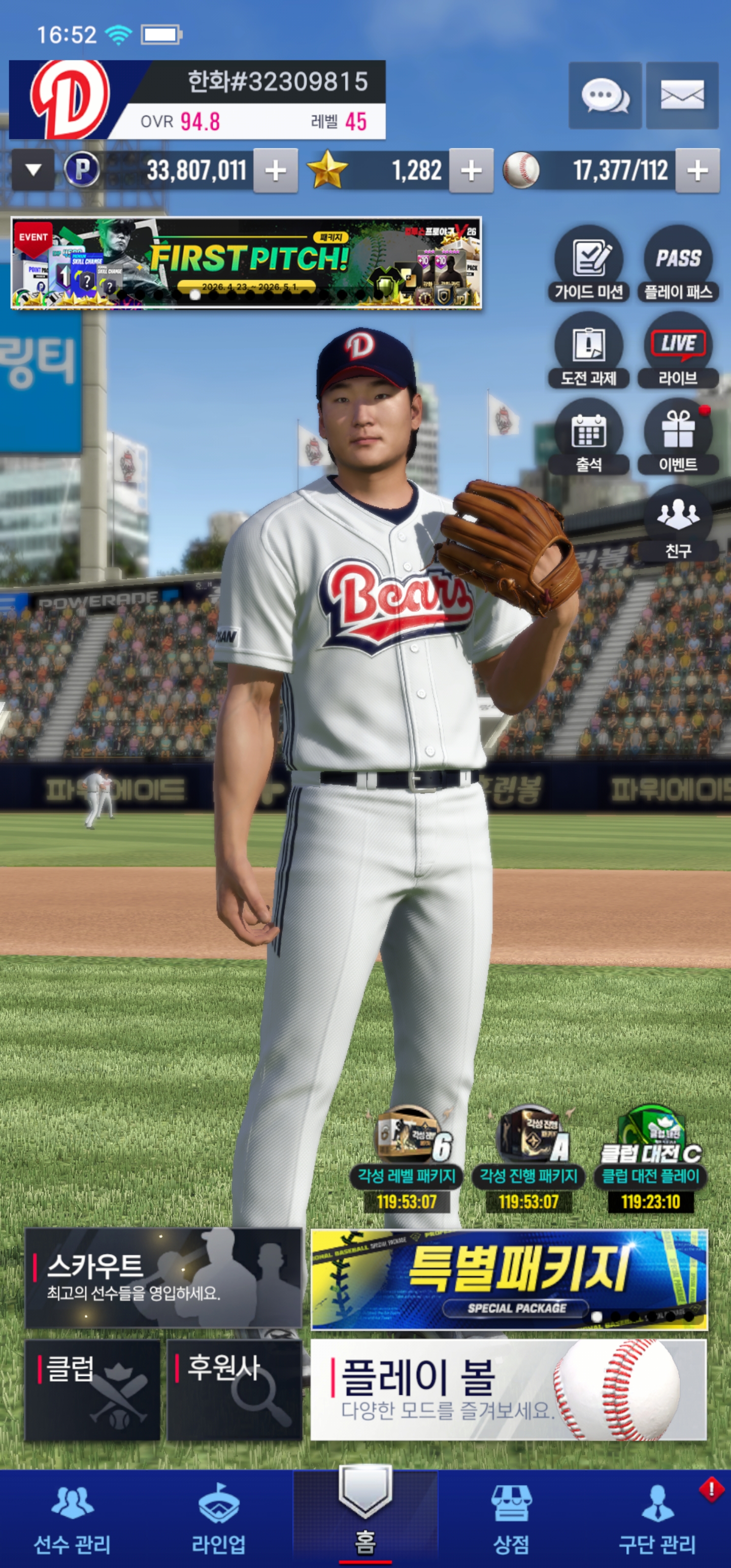The image size is (731, 1568).
Task: Add more gold stars with plus button
Action: (x=471, y=171)
